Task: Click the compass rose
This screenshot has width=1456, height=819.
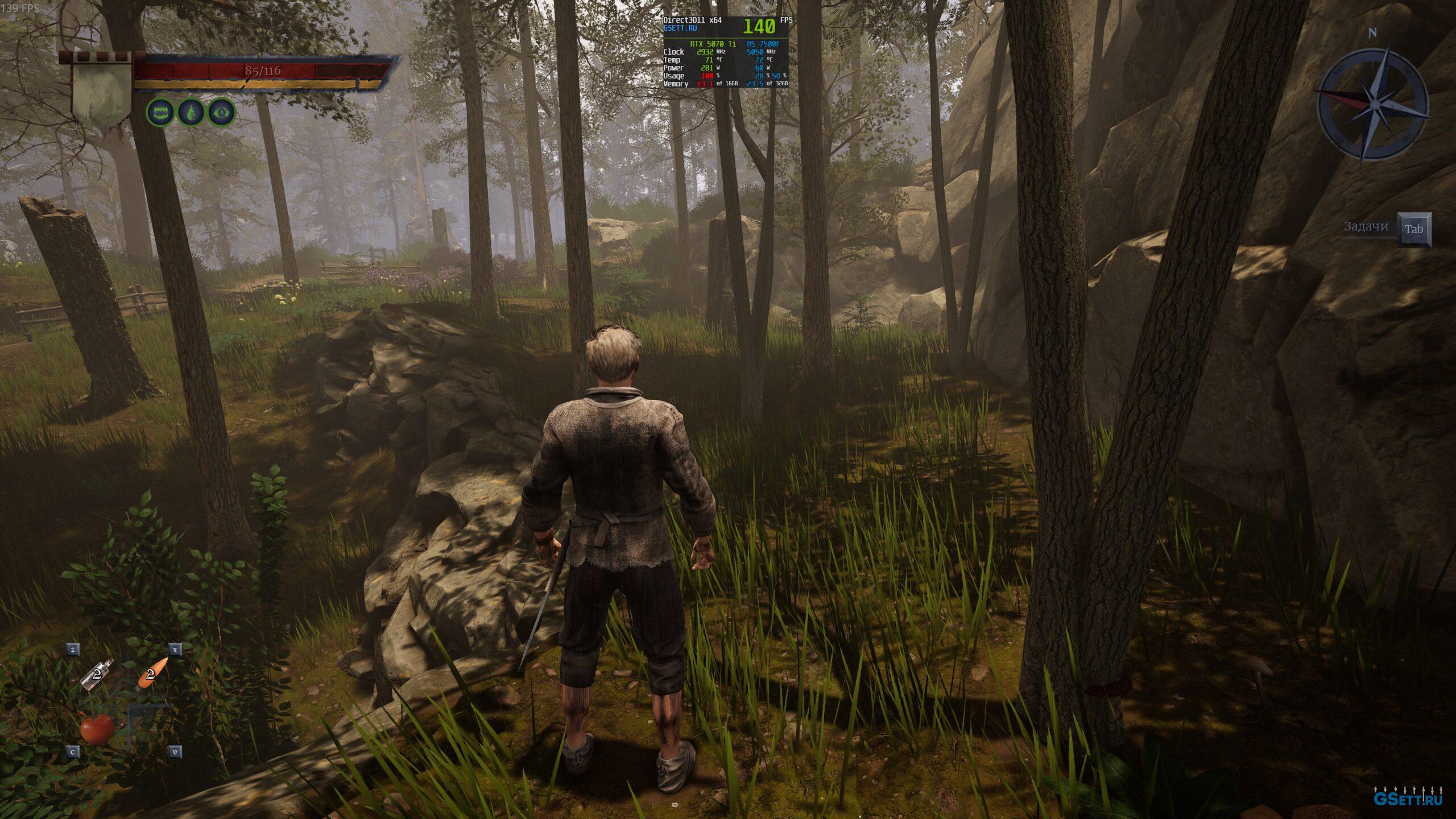Action: click(x=1373, y=105)
